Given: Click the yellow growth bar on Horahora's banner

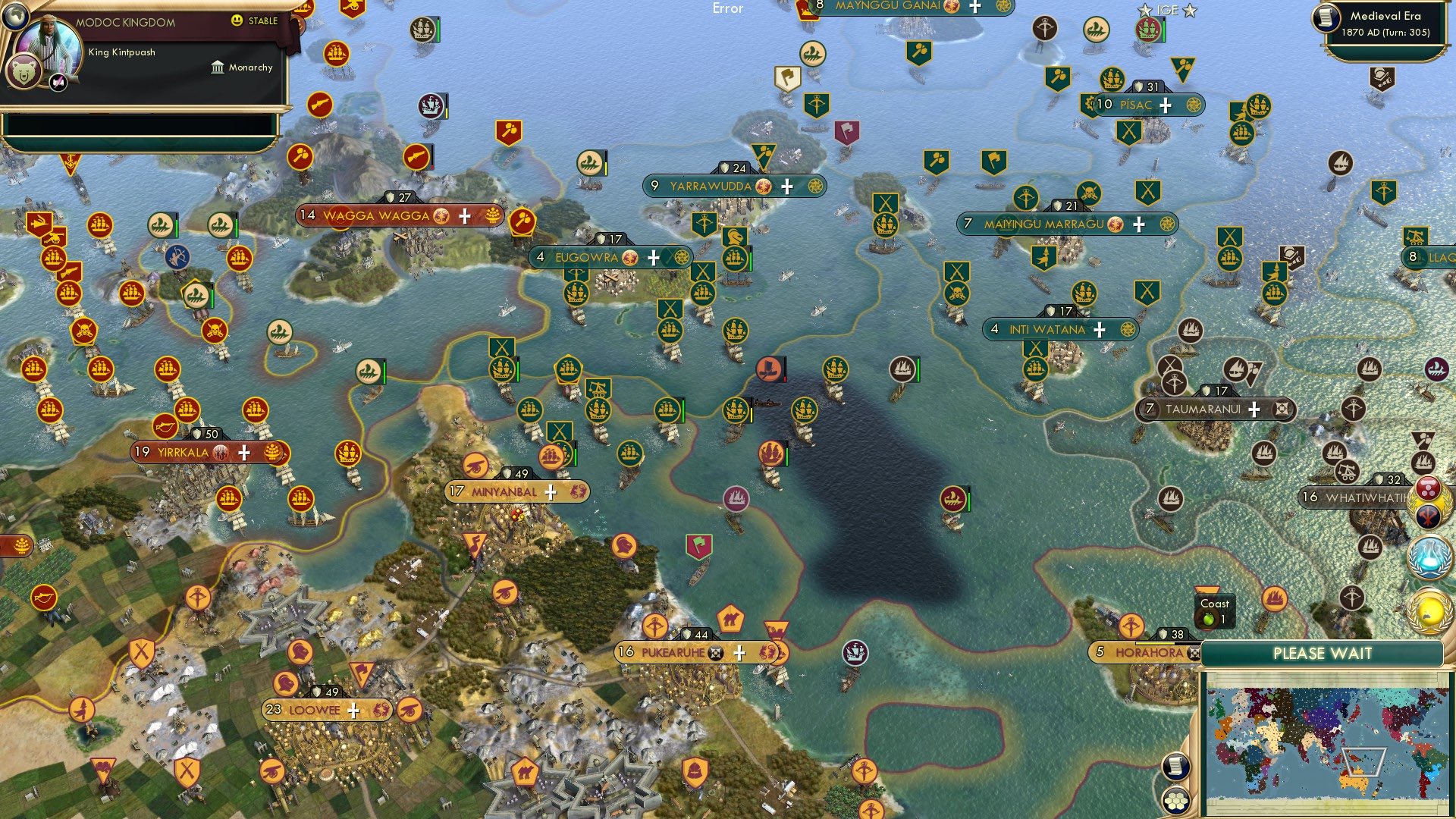Looking at the screenshot, I should (x=1155, y=643).
